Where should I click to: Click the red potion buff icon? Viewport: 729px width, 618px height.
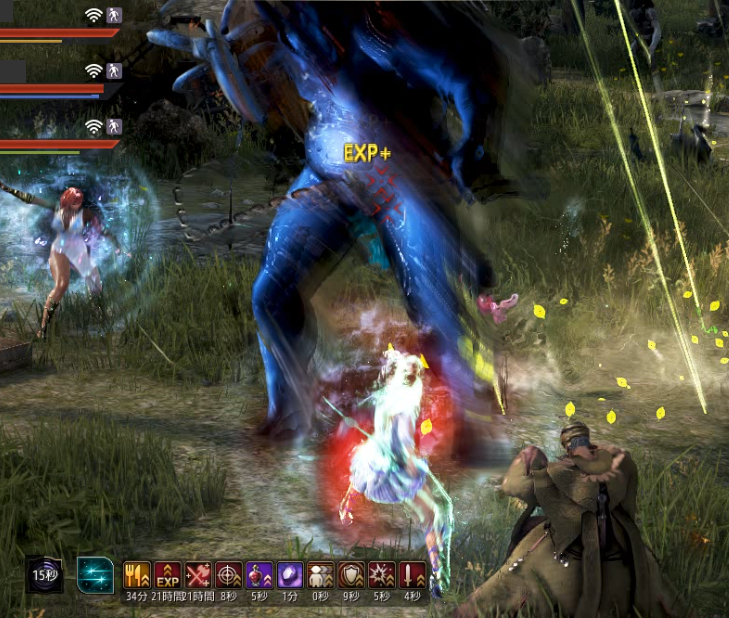(259, 575)
